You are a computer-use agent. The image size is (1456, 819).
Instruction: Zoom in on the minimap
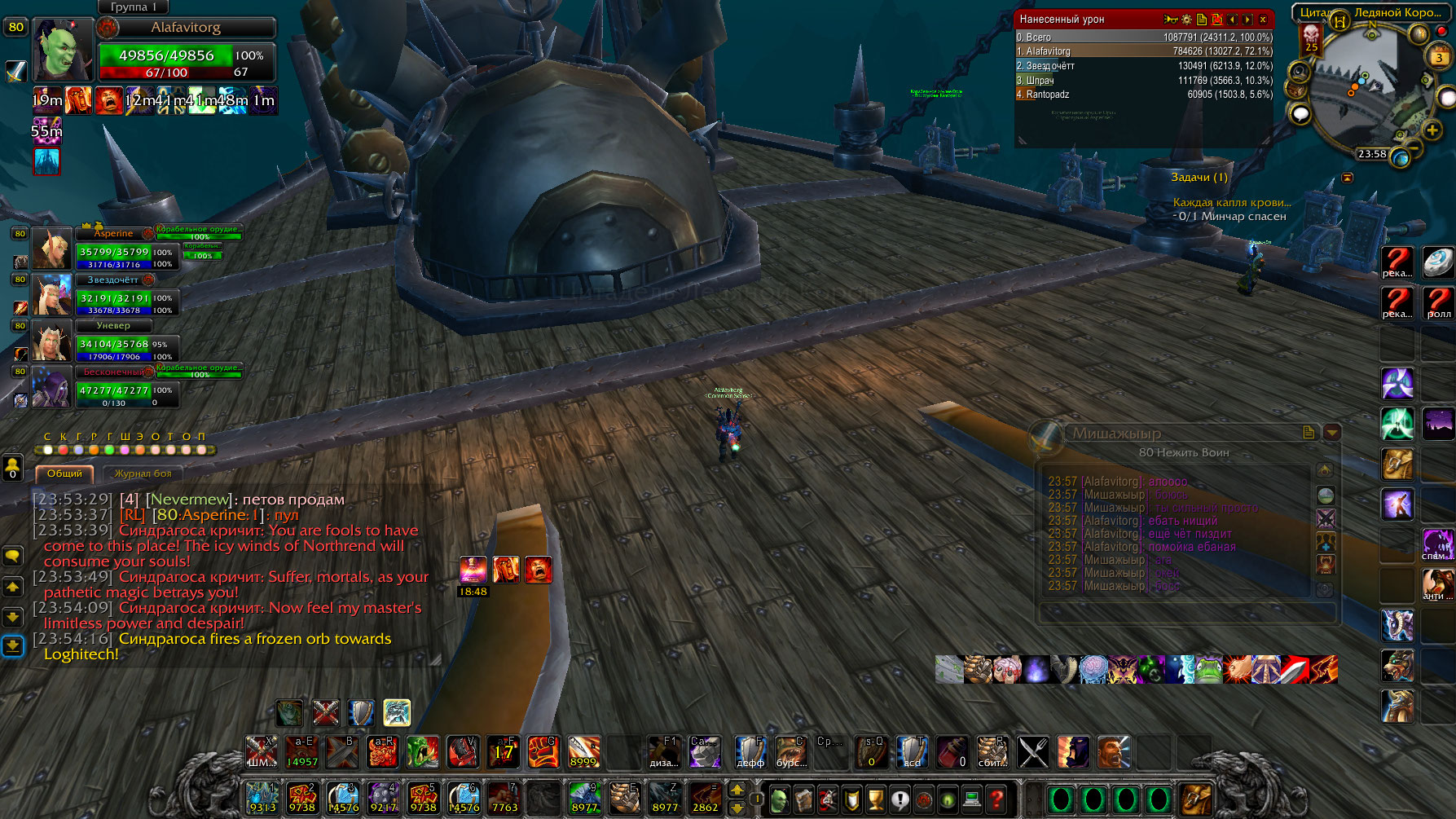(1432, 130)
